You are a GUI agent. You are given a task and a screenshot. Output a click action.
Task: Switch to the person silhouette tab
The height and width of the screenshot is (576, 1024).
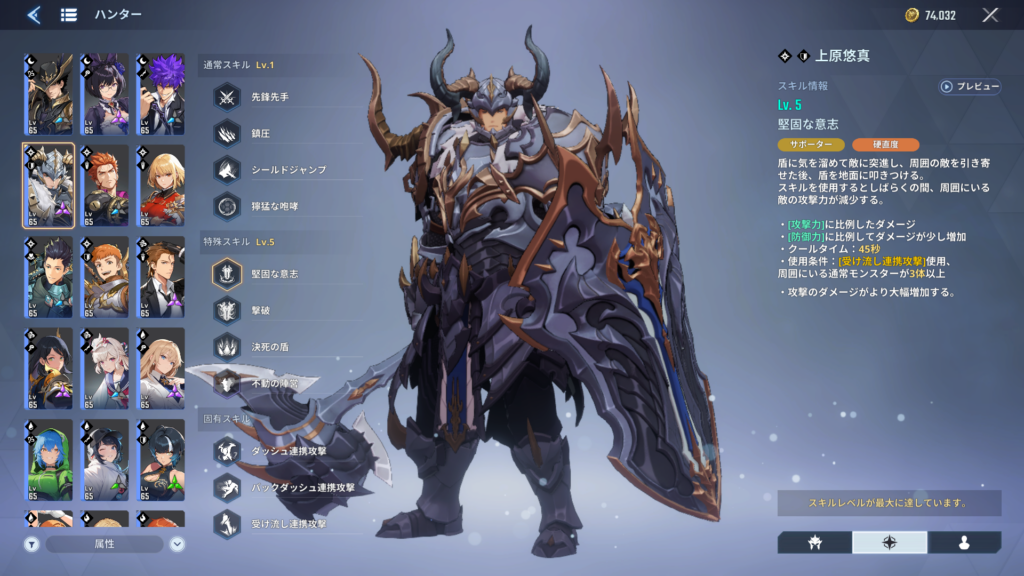tap(964, 542)
